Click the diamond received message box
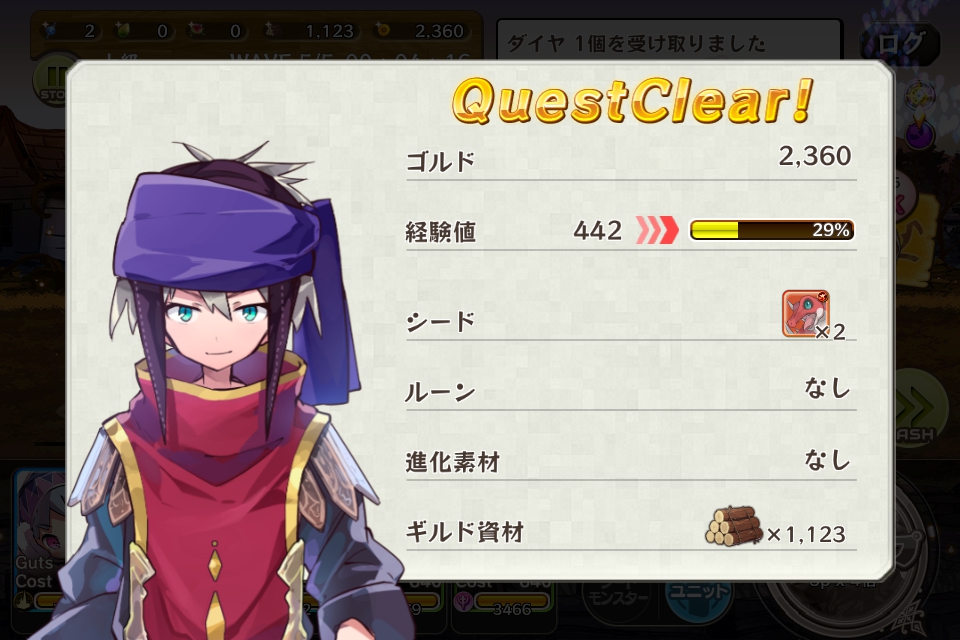Screen dimensions: 960x640 point(668,44)
